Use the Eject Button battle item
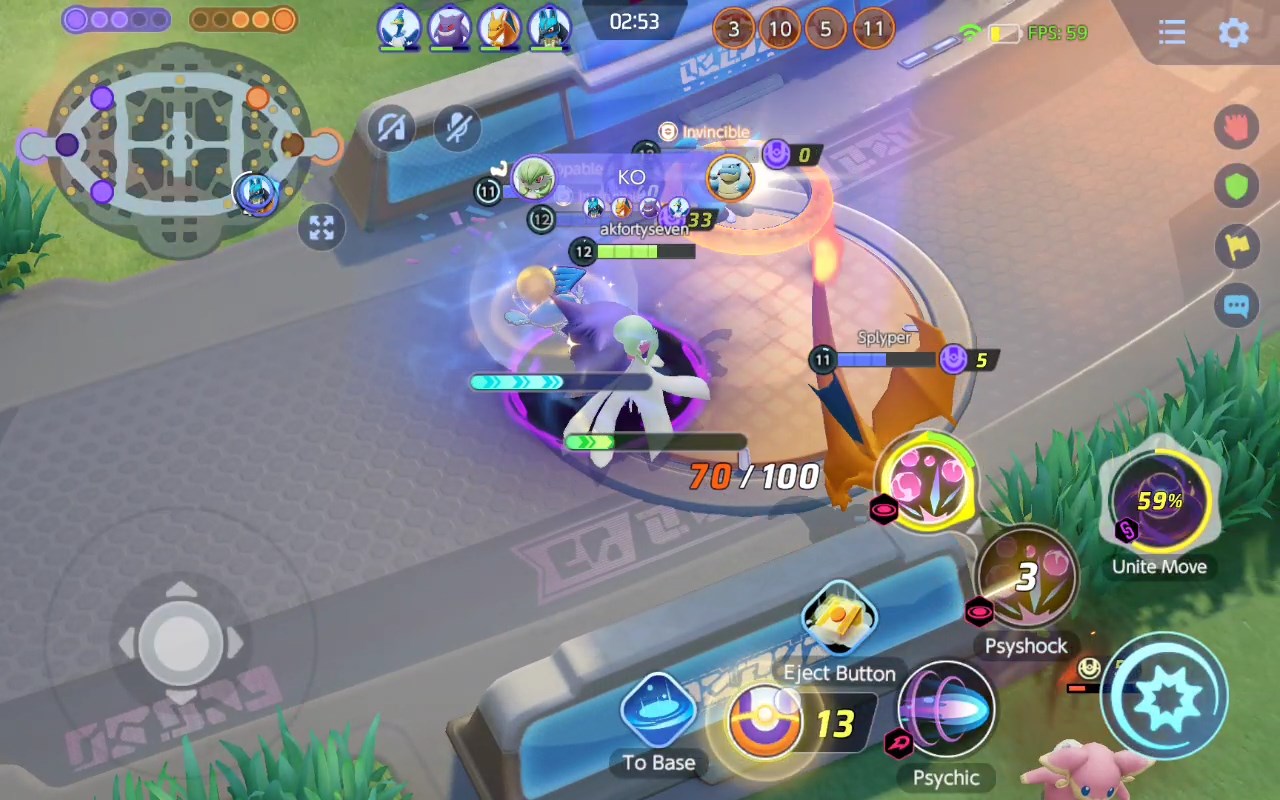 point(839,620)
